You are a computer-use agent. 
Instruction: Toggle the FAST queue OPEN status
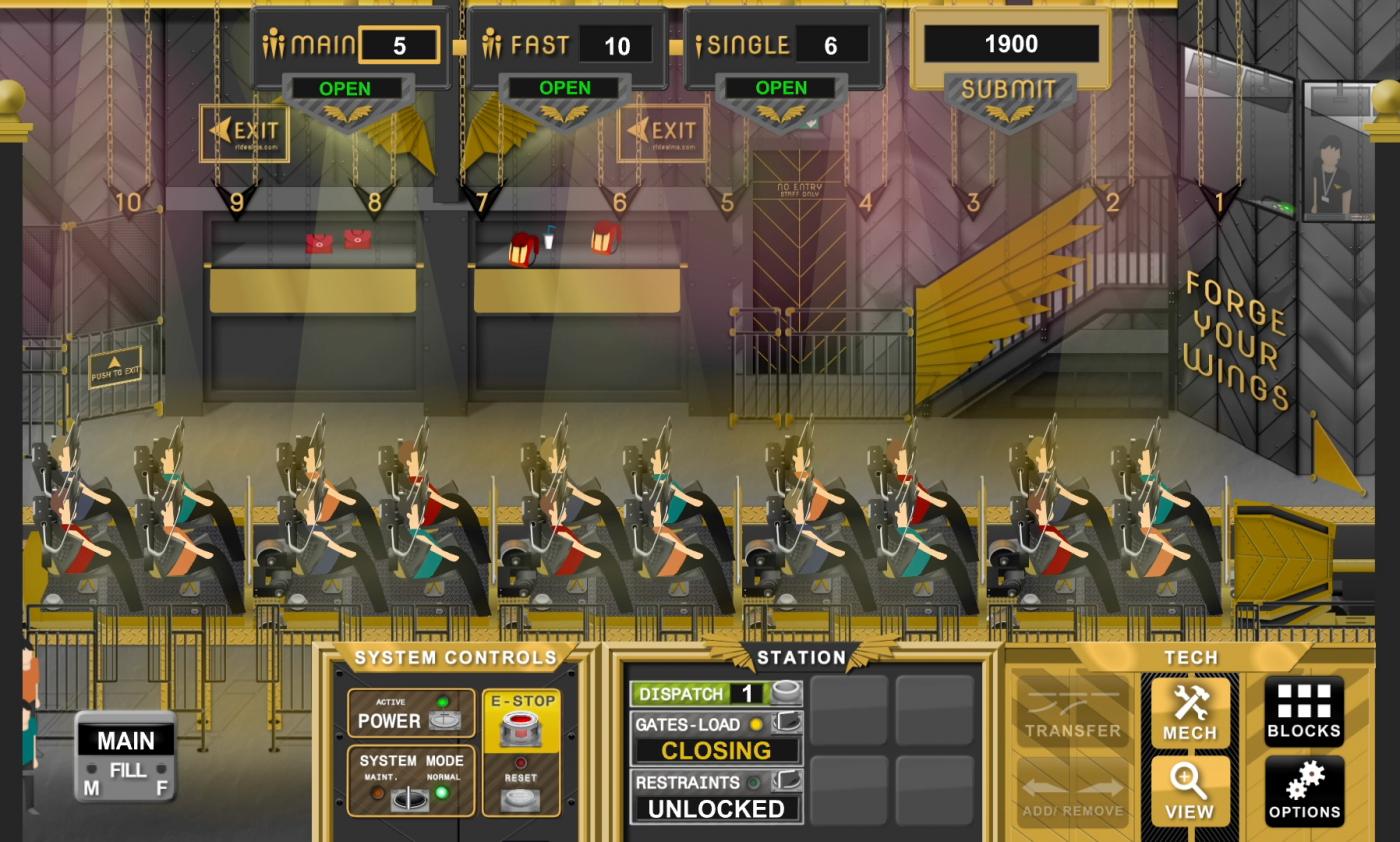(564, 89)
